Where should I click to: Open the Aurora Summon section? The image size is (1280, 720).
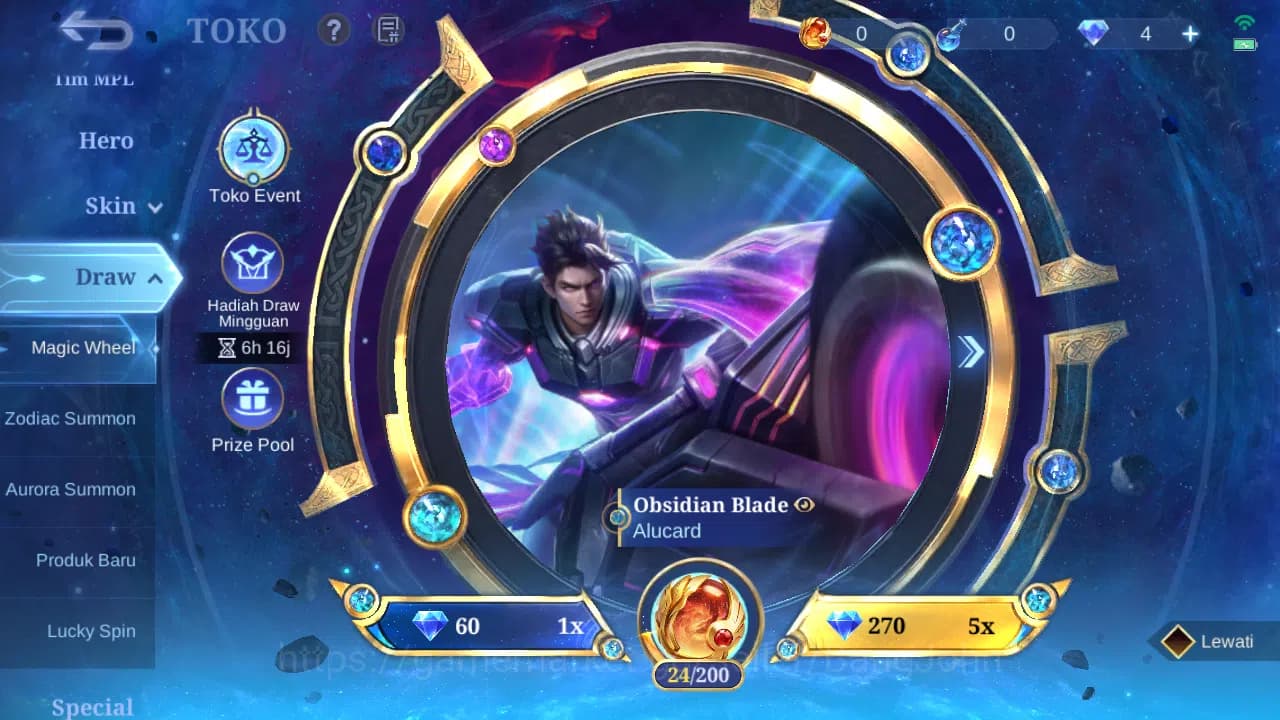(x=71, y=489)
